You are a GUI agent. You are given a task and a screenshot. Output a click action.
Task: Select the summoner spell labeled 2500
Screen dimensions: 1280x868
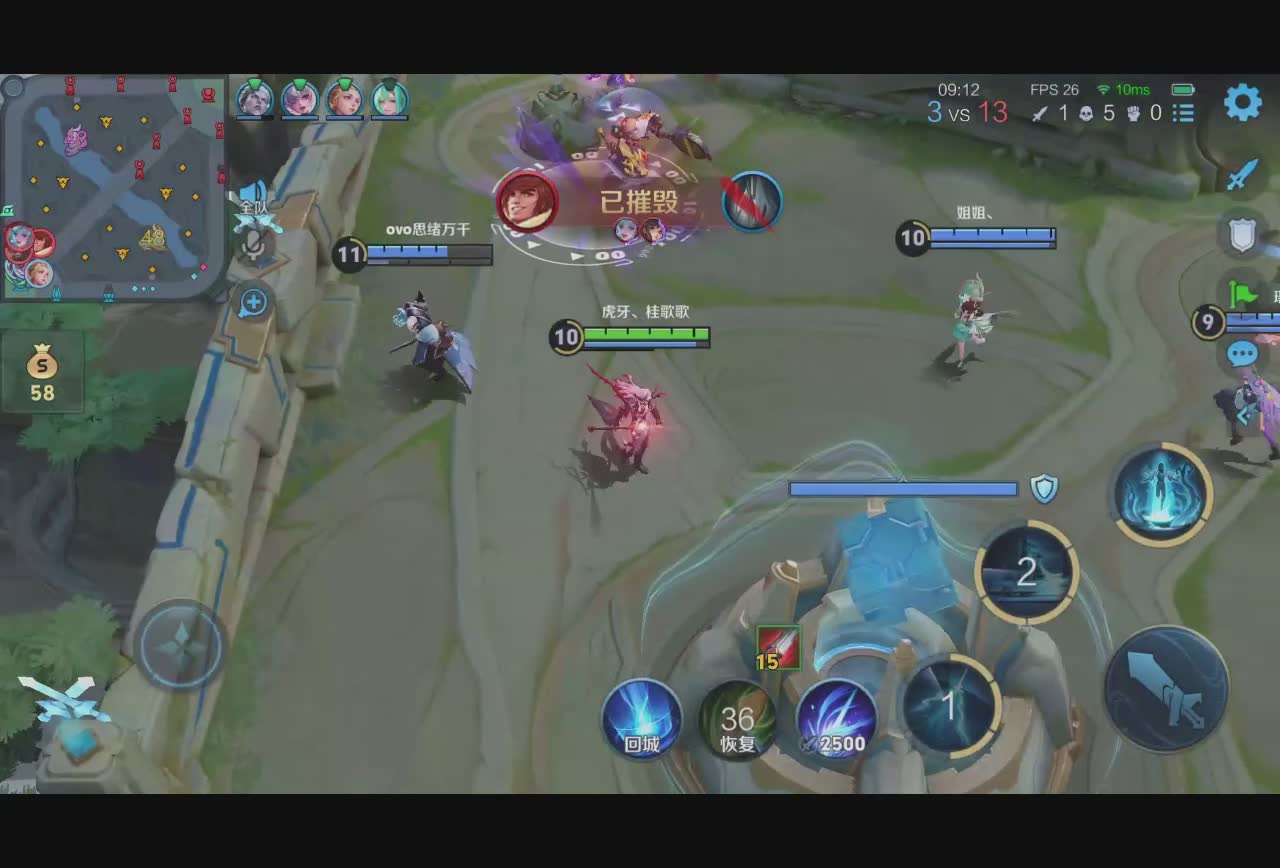[x=836, y=719]
